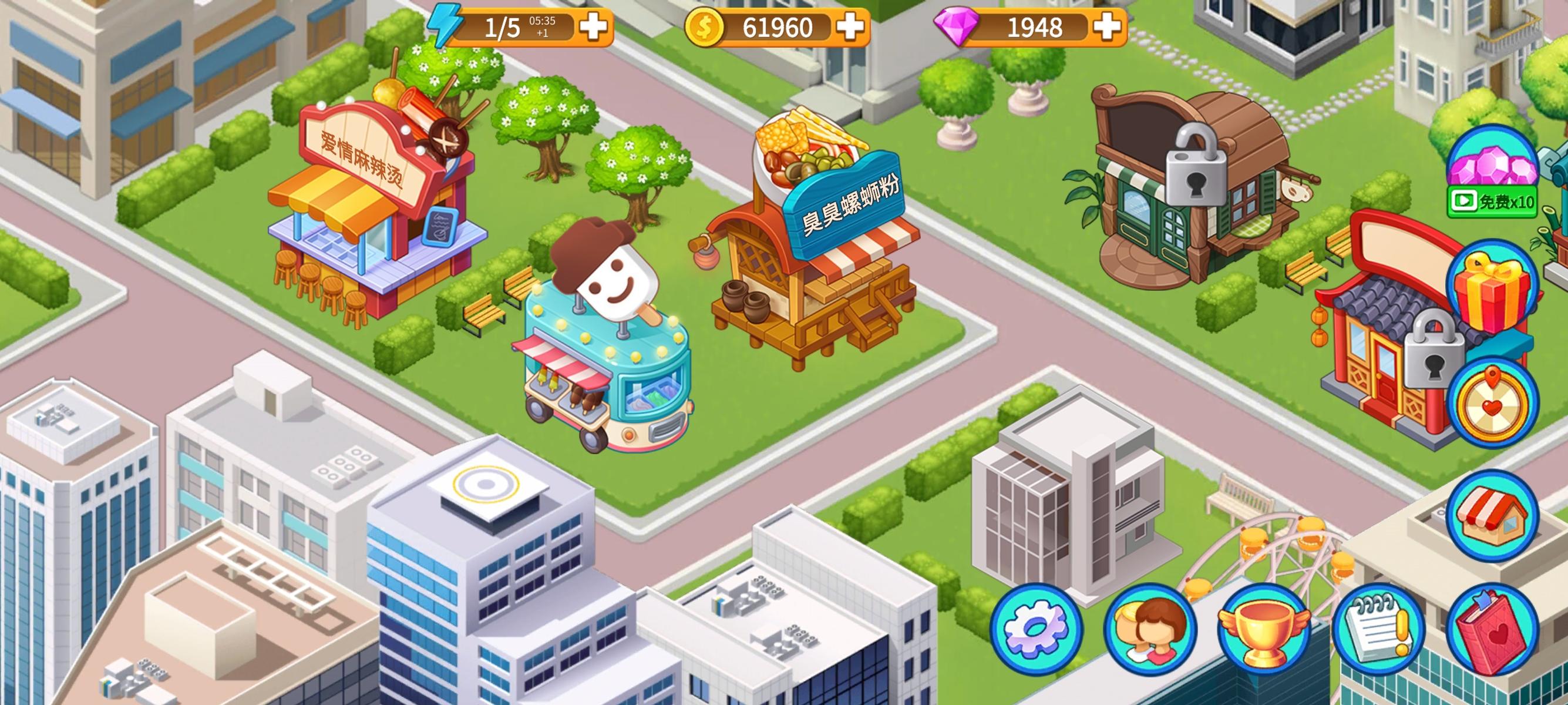
Task: Buy coins via plus next to 61960
Action: 850,26
